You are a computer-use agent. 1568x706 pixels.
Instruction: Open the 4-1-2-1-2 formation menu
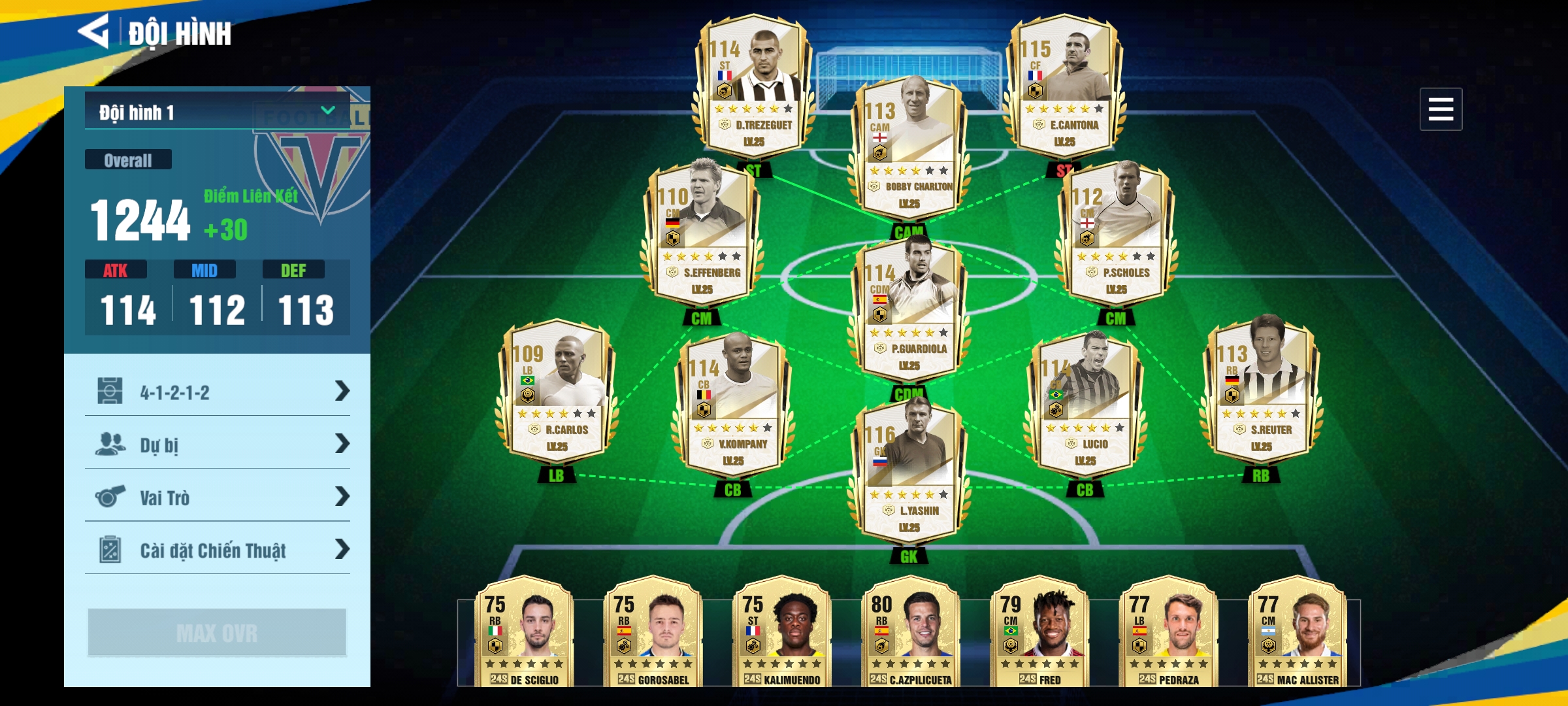[218, 392]
